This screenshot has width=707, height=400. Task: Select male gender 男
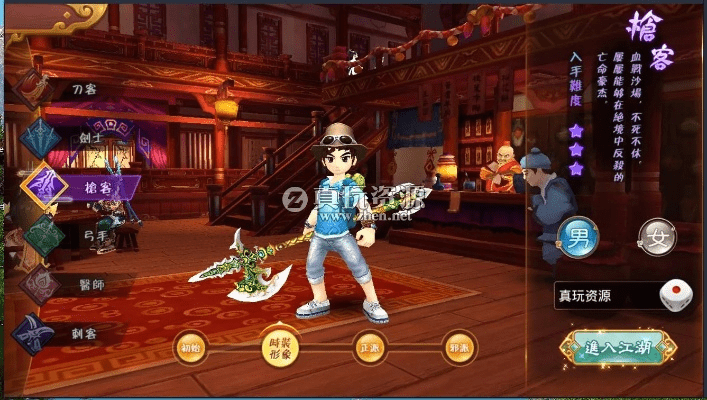pyautogui.click(x=578, y=237)
